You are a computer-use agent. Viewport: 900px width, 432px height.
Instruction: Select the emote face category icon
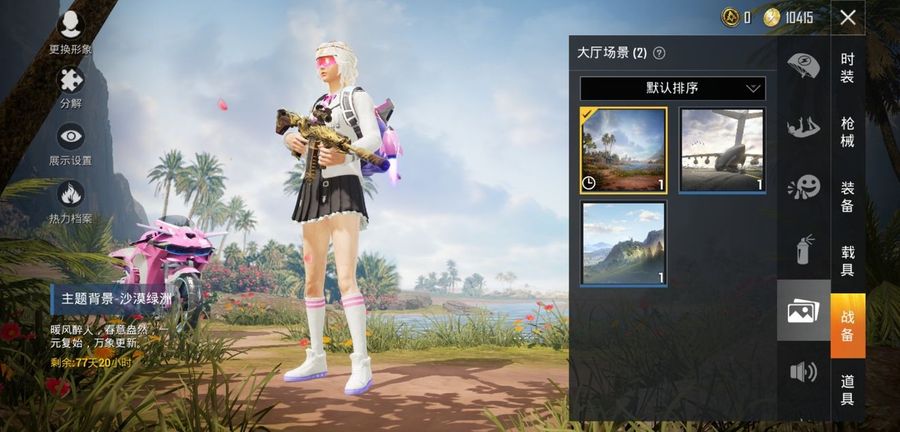coord(803,187)
